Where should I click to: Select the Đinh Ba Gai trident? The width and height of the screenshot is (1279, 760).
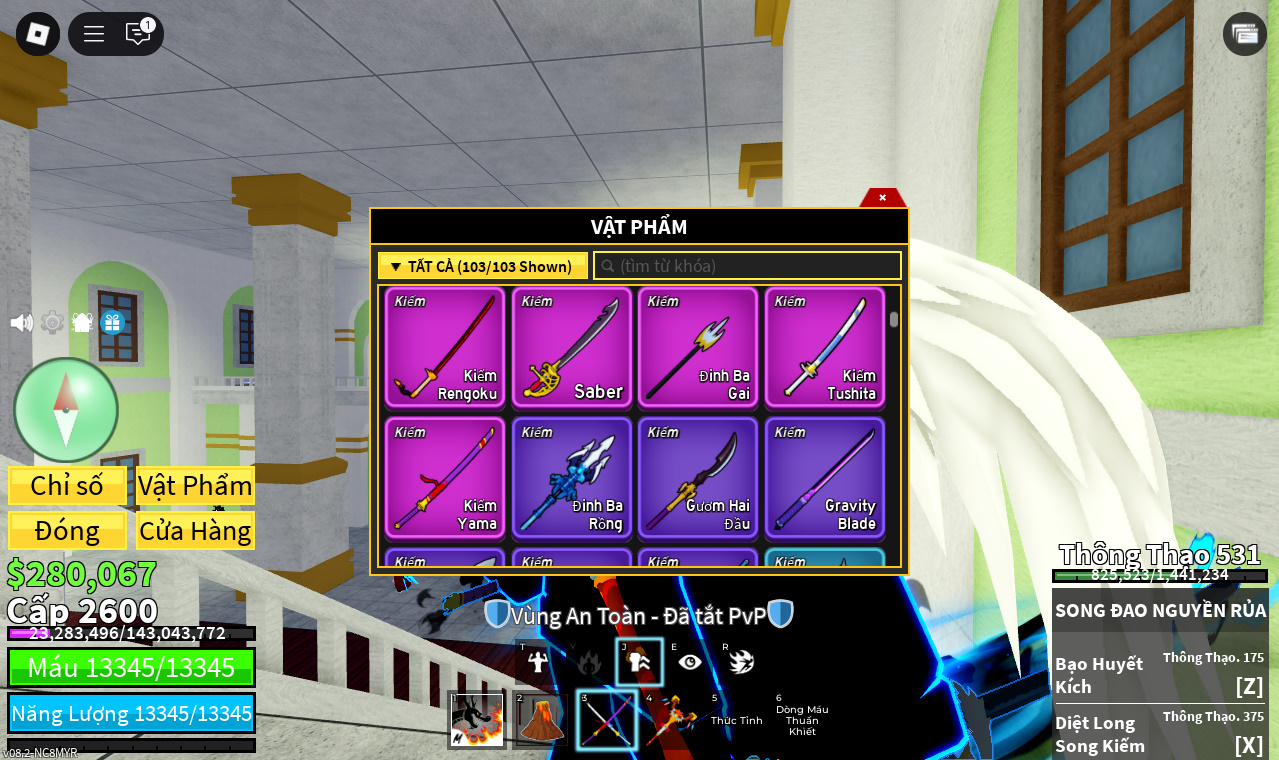[x=698, y=347]
